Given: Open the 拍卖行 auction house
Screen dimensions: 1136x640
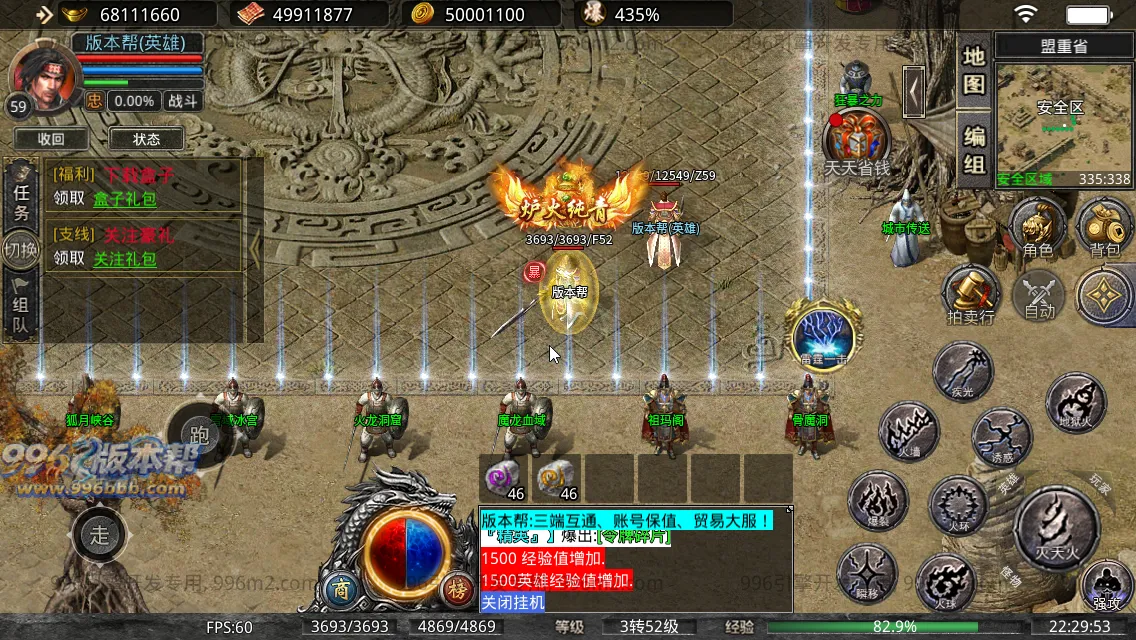Looking at the screenshot, I should tap(971, 293).
